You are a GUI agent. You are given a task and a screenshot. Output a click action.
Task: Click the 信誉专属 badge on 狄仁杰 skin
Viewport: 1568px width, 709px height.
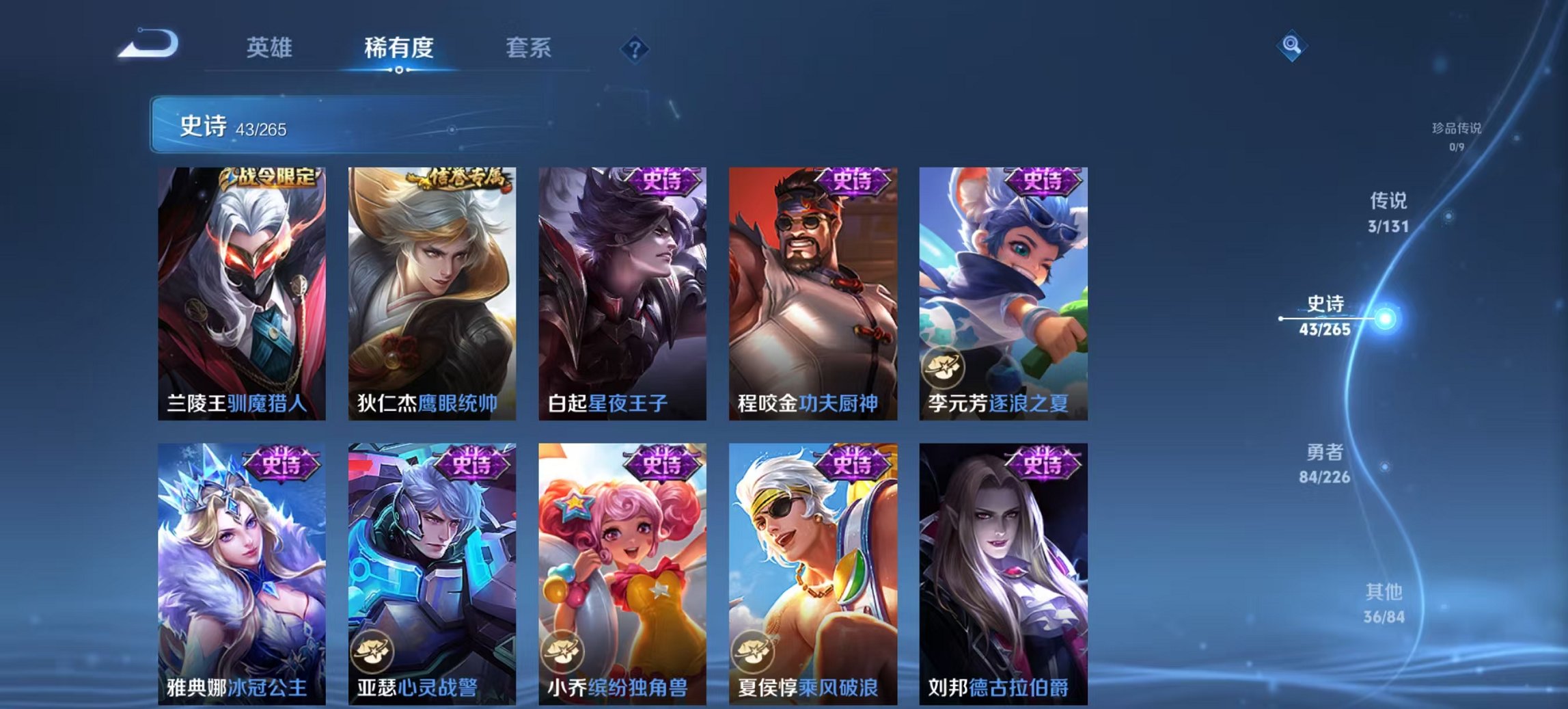pyautogui.click(x=458, y=177)
